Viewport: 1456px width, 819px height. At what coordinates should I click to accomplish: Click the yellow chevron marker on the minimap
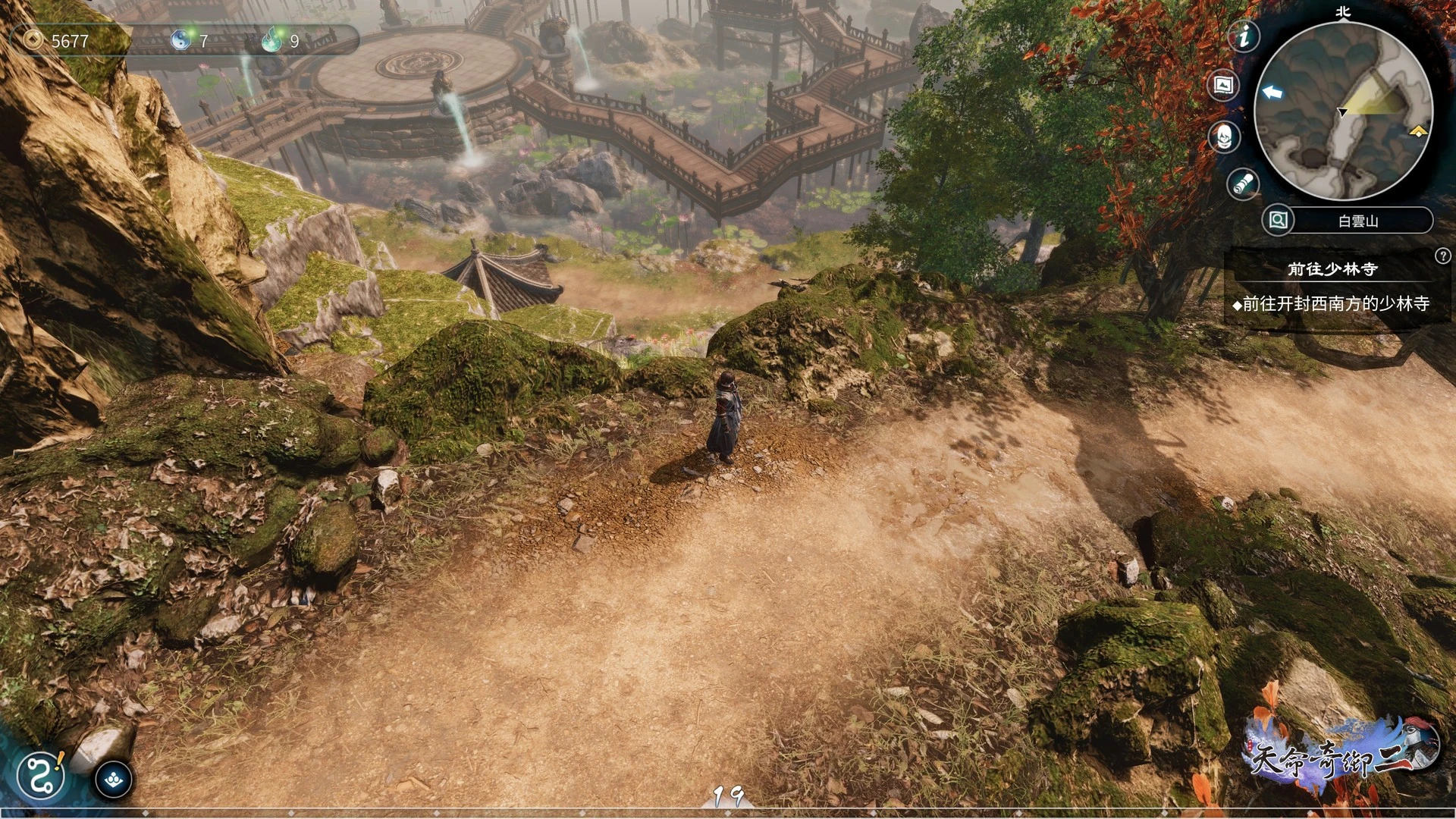click(x=1418, y=132)
